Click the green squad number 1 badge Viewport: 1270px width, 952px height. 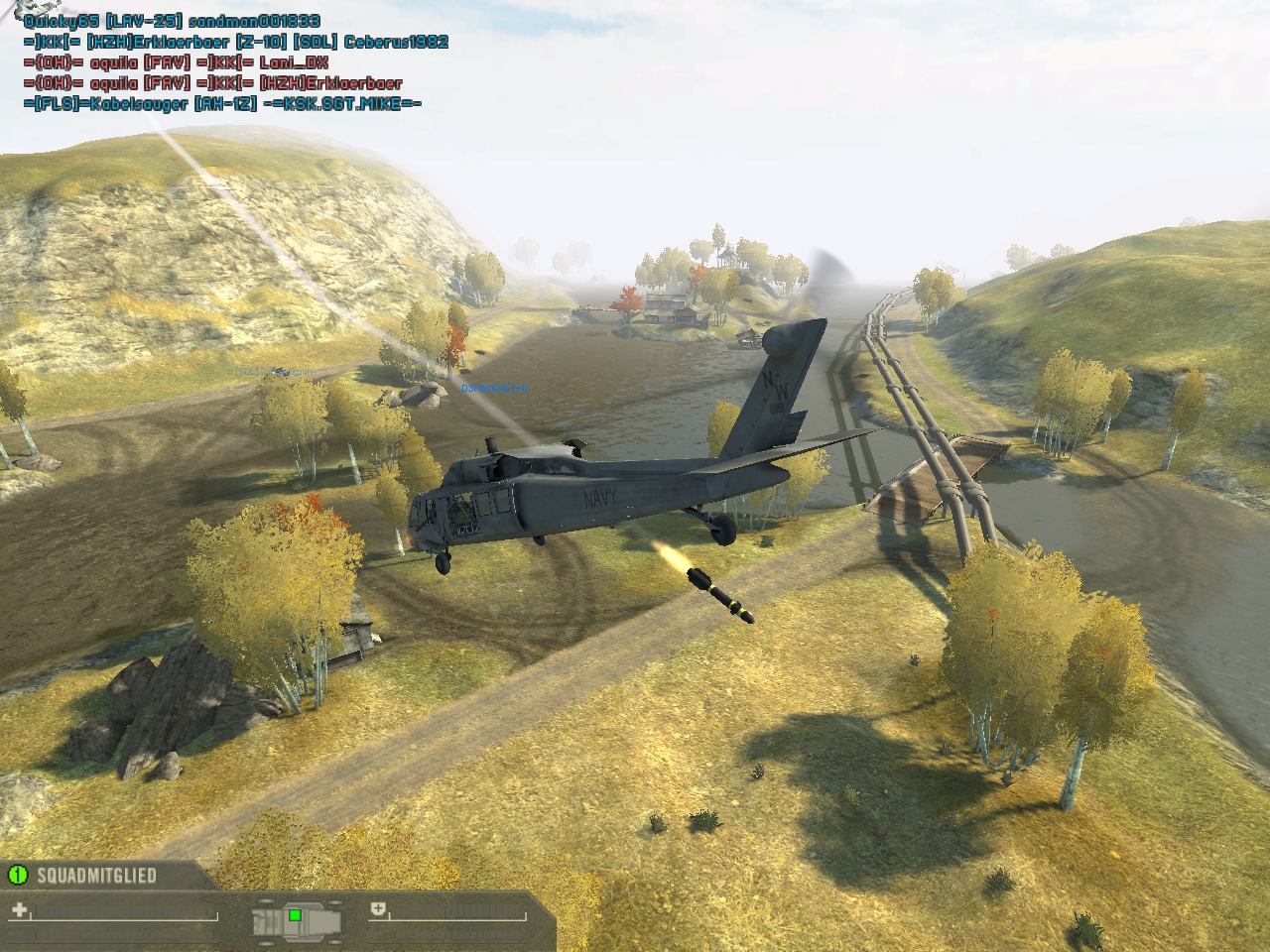17,875
